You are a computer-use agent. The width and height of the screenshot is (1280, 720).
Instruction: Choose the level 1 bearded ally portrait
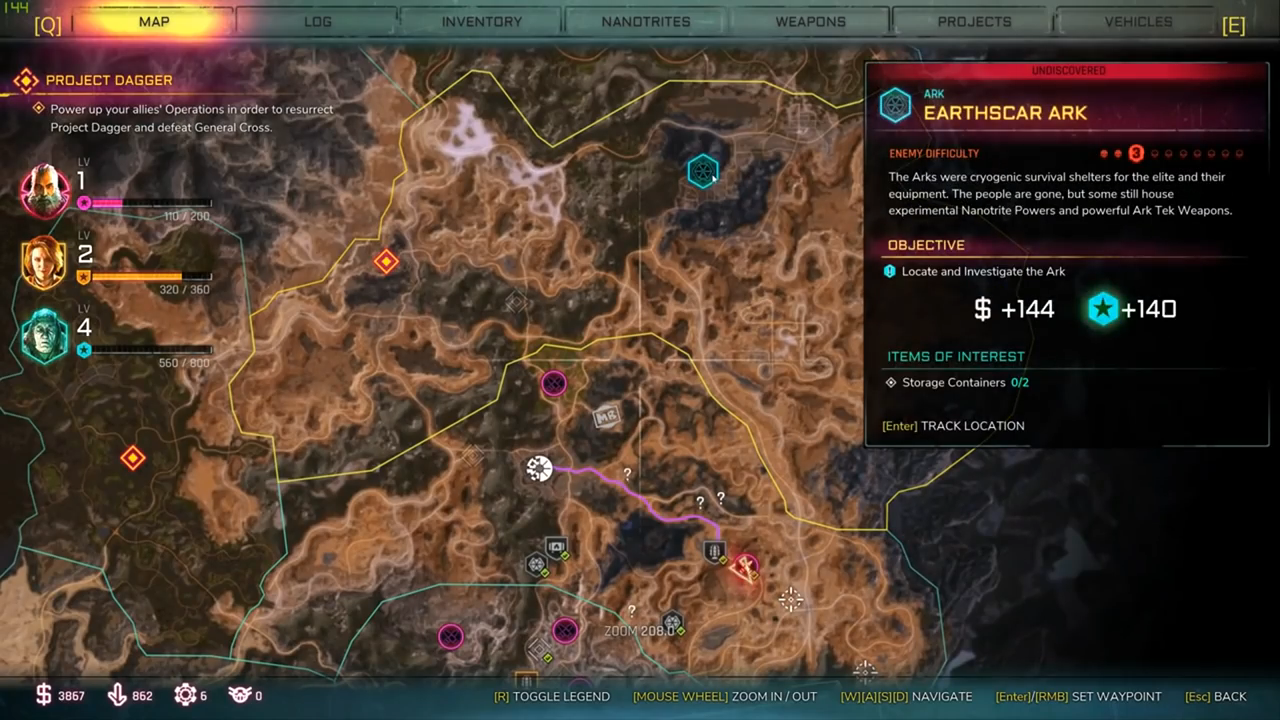point(45,190)
